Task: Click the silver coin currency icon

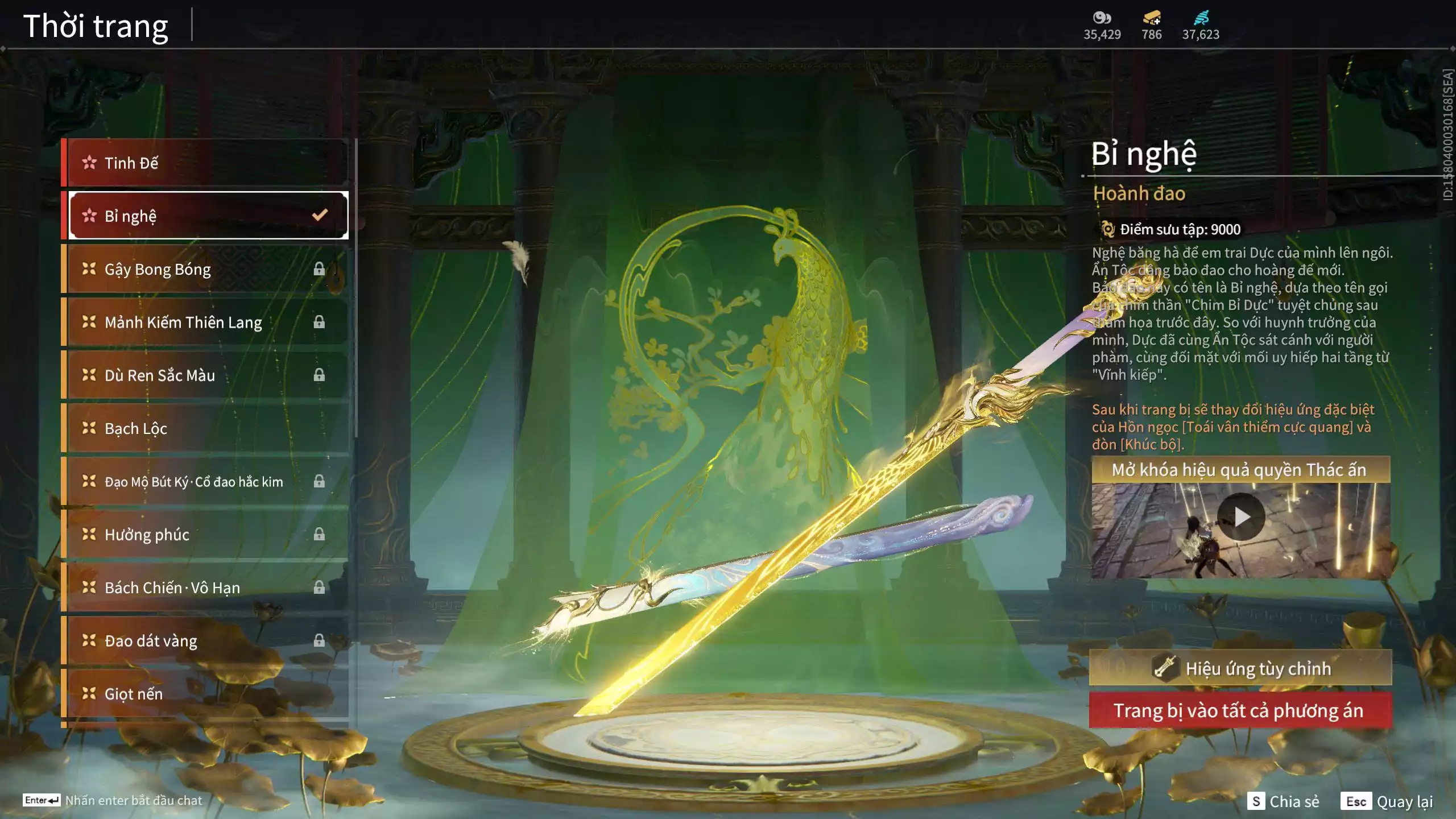Action: pos(1102,18)
